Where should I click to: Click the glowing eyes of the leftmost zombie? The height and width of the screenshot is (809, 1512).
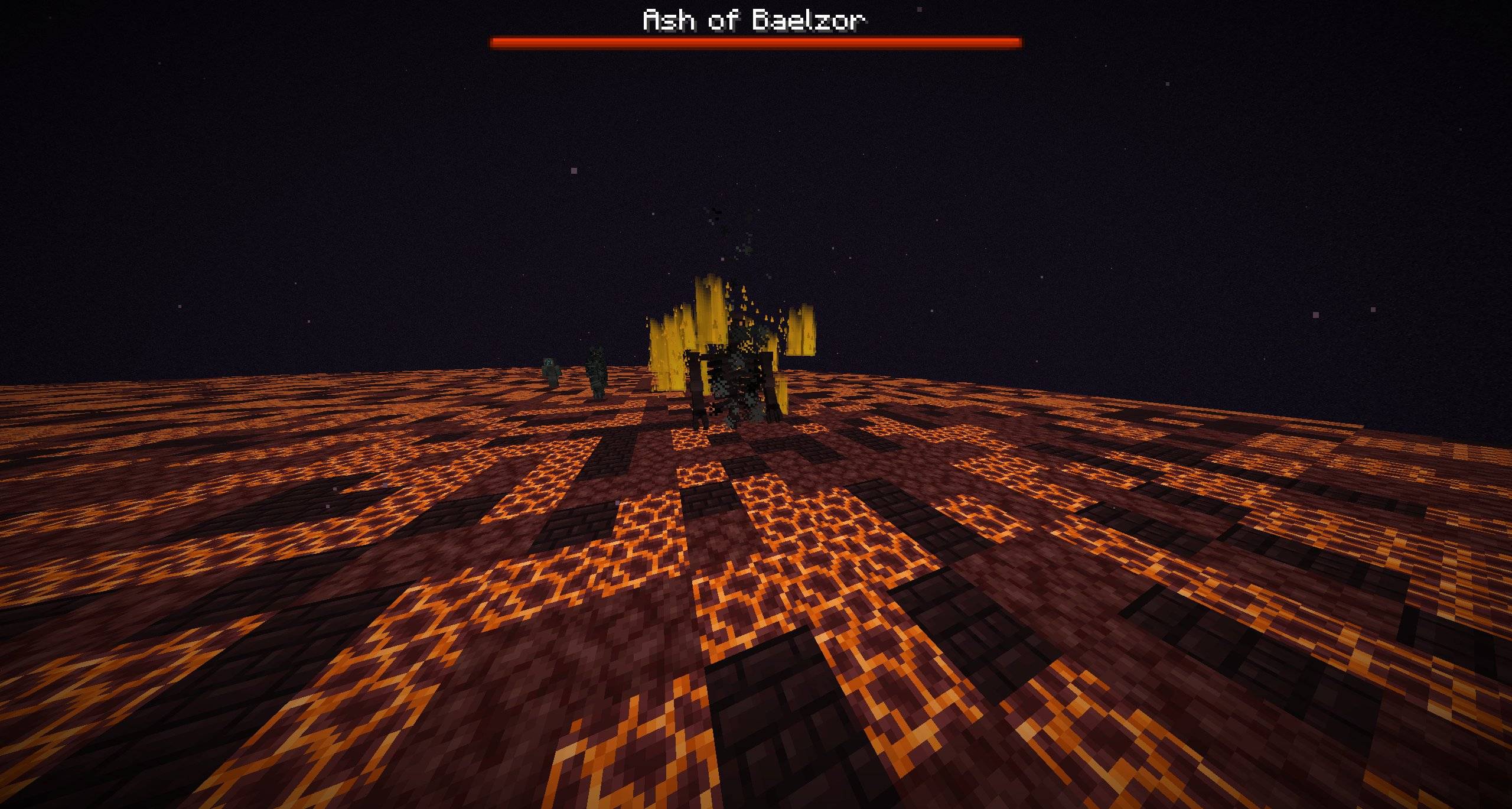548,362
